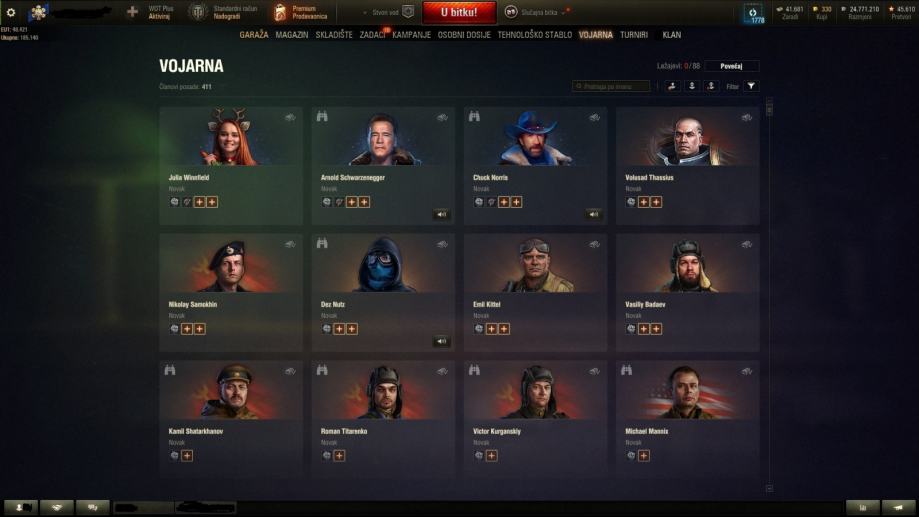Open the Premium Prodavaonica shop
Viewport: 919px width, 517px height.
[x=300, y=12]
